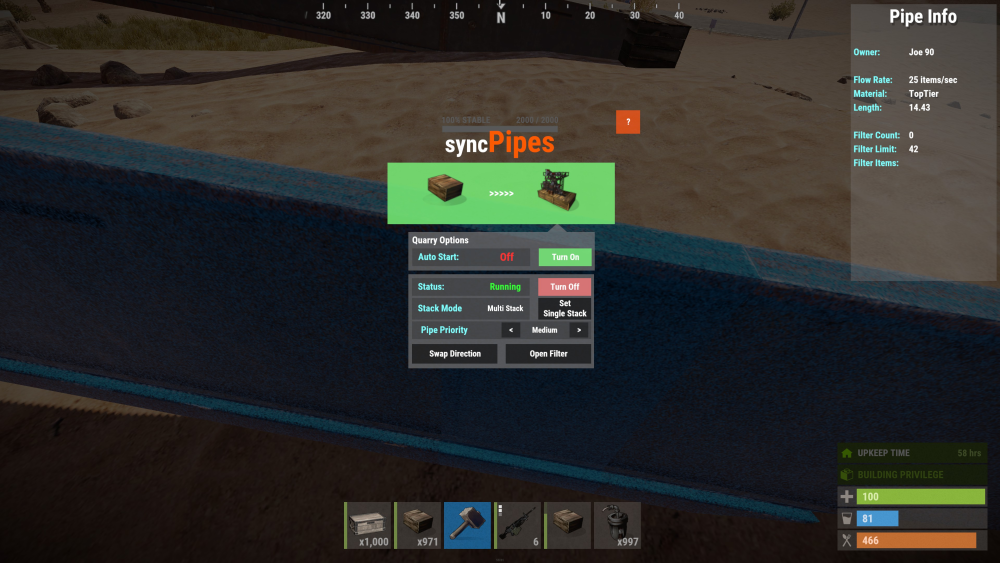The image size is (1000, 563).
Task: Set stack mode to Single Stack
Action: click(x=565, y=308)
